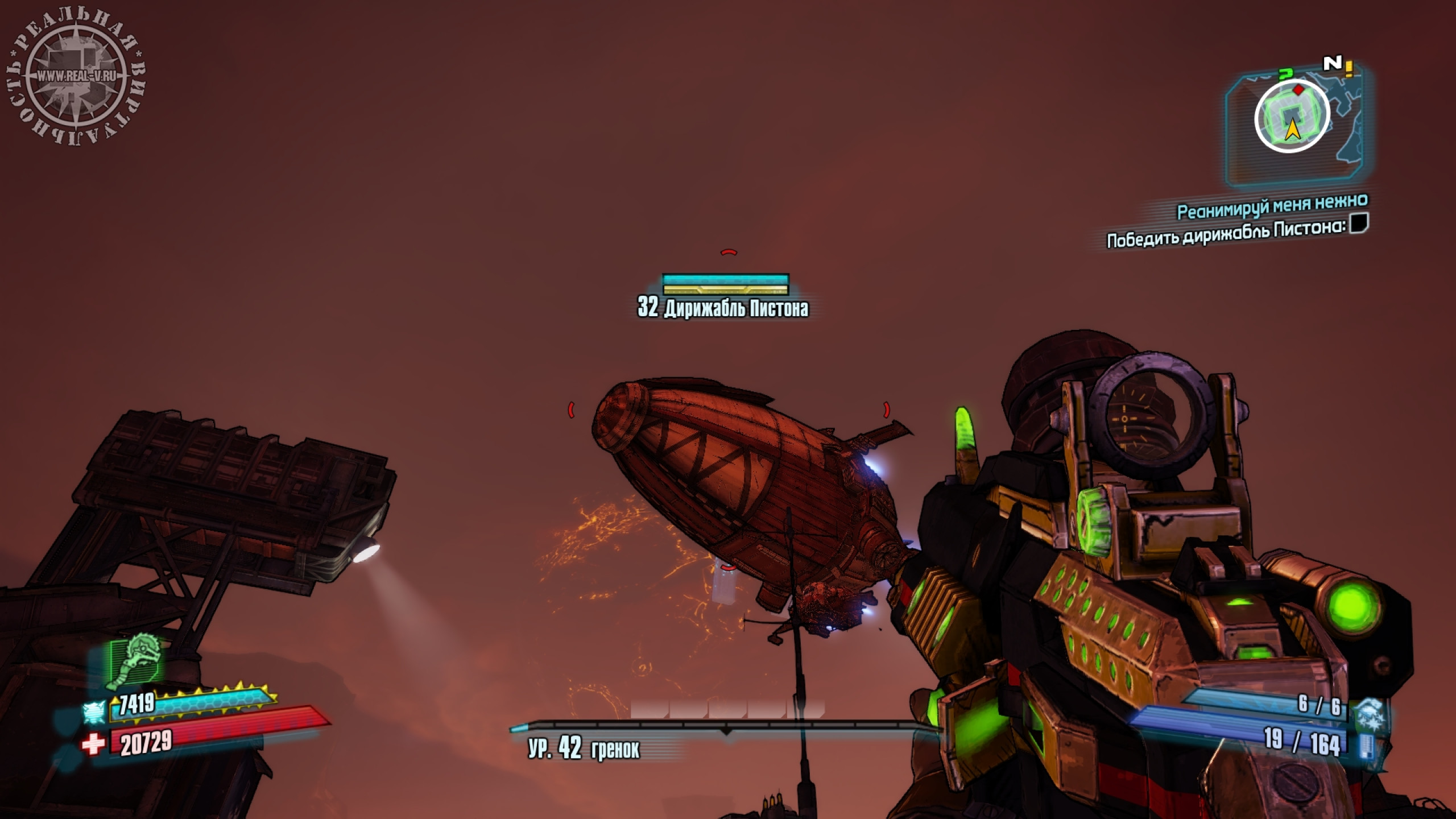Open the circular minimap
Image resolution: width=1456 pixels, height=819 pixels.
[x=1292, y=117]
